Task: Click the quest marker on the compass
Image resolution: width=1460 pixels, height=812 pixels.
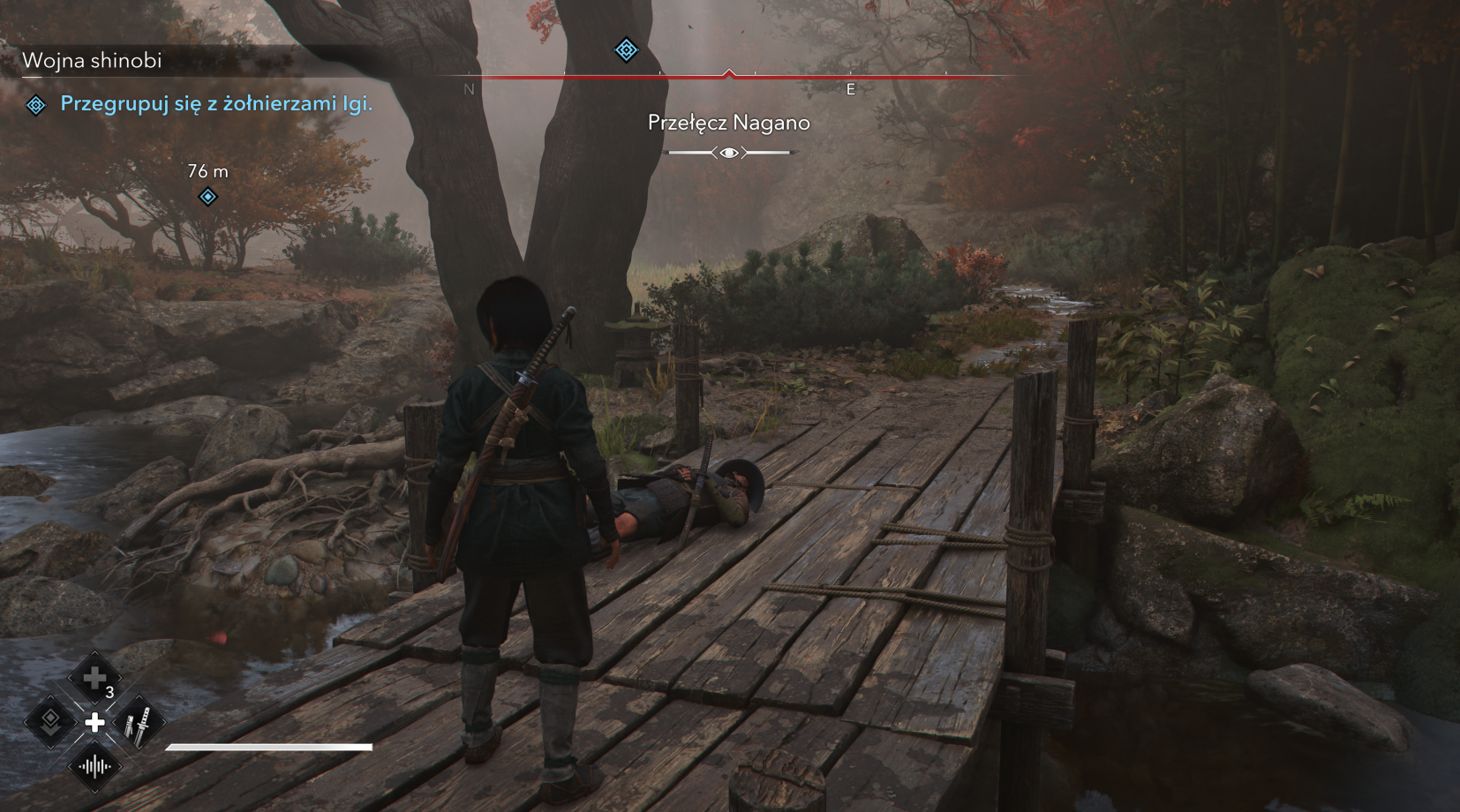Action: coord(626,49)
